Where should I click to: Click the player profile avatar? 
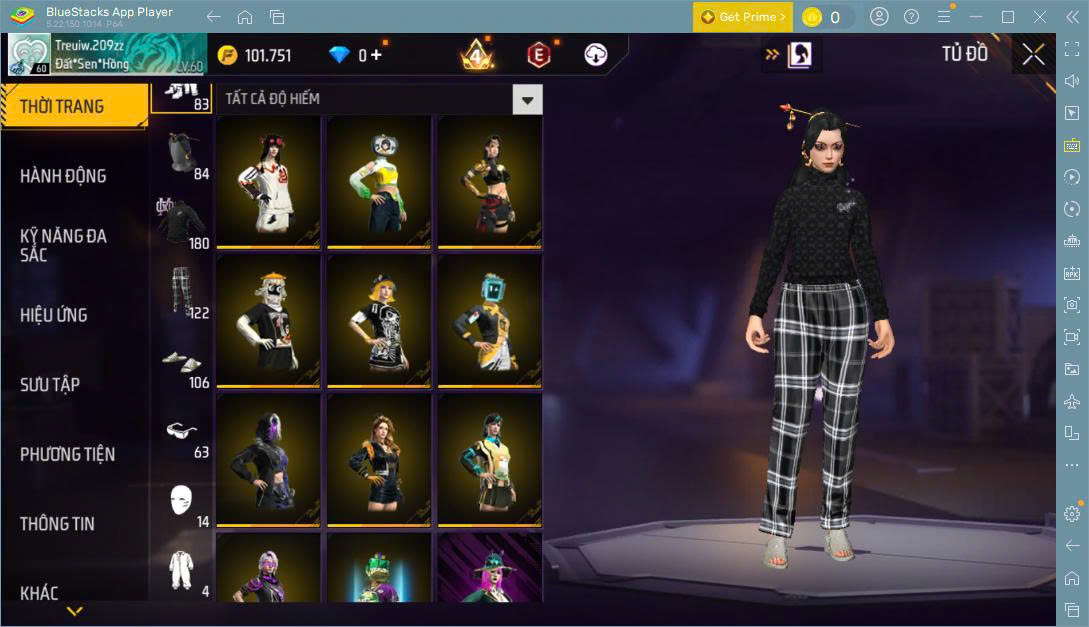pyautogui.click(x=30, y=55)
